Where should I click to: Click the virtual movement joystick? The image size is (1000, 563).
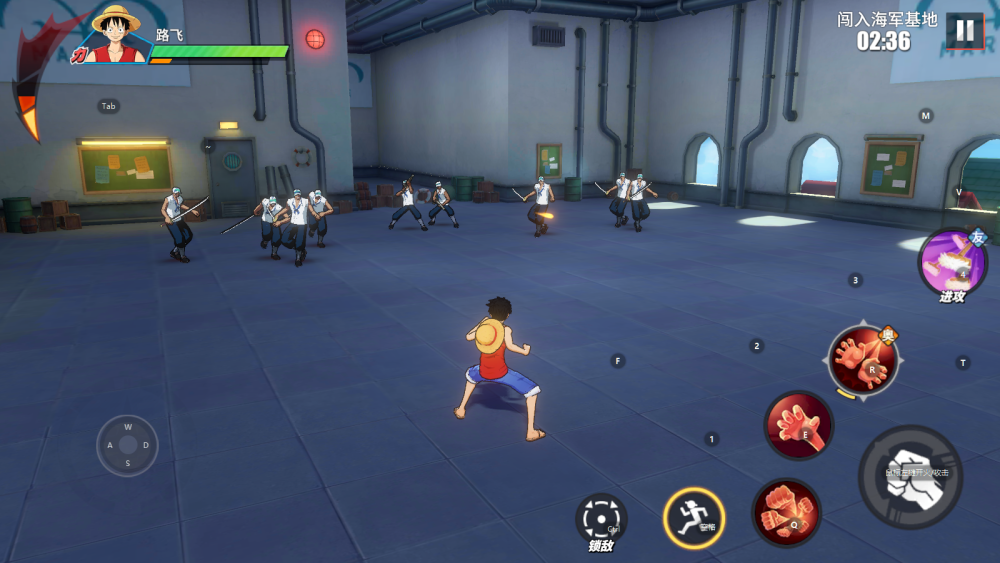[127, 445]
